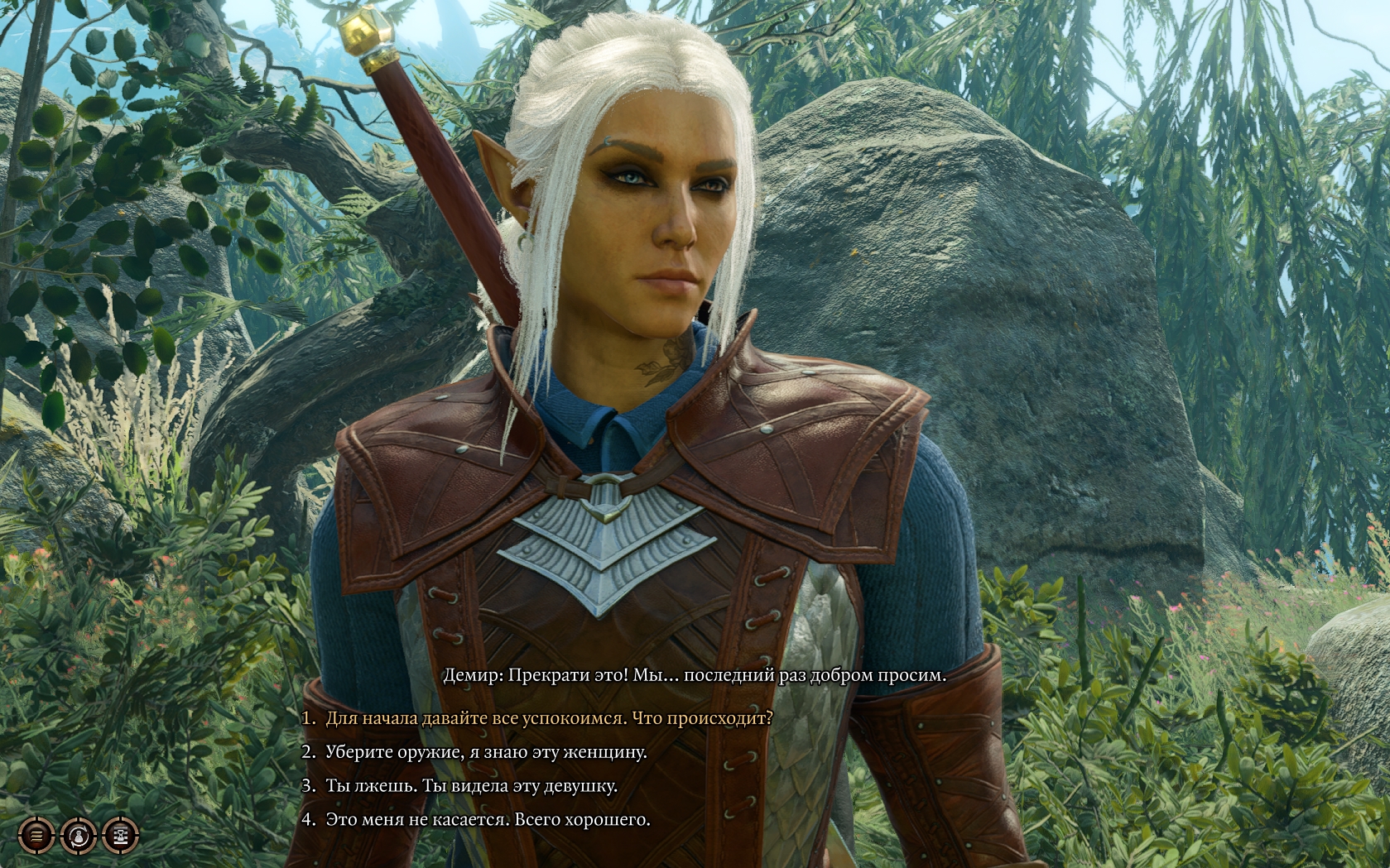Screen dimensions: 1390x868
Task: Click the trade icon with circling arrows
Action: click(x=78, y=836)
